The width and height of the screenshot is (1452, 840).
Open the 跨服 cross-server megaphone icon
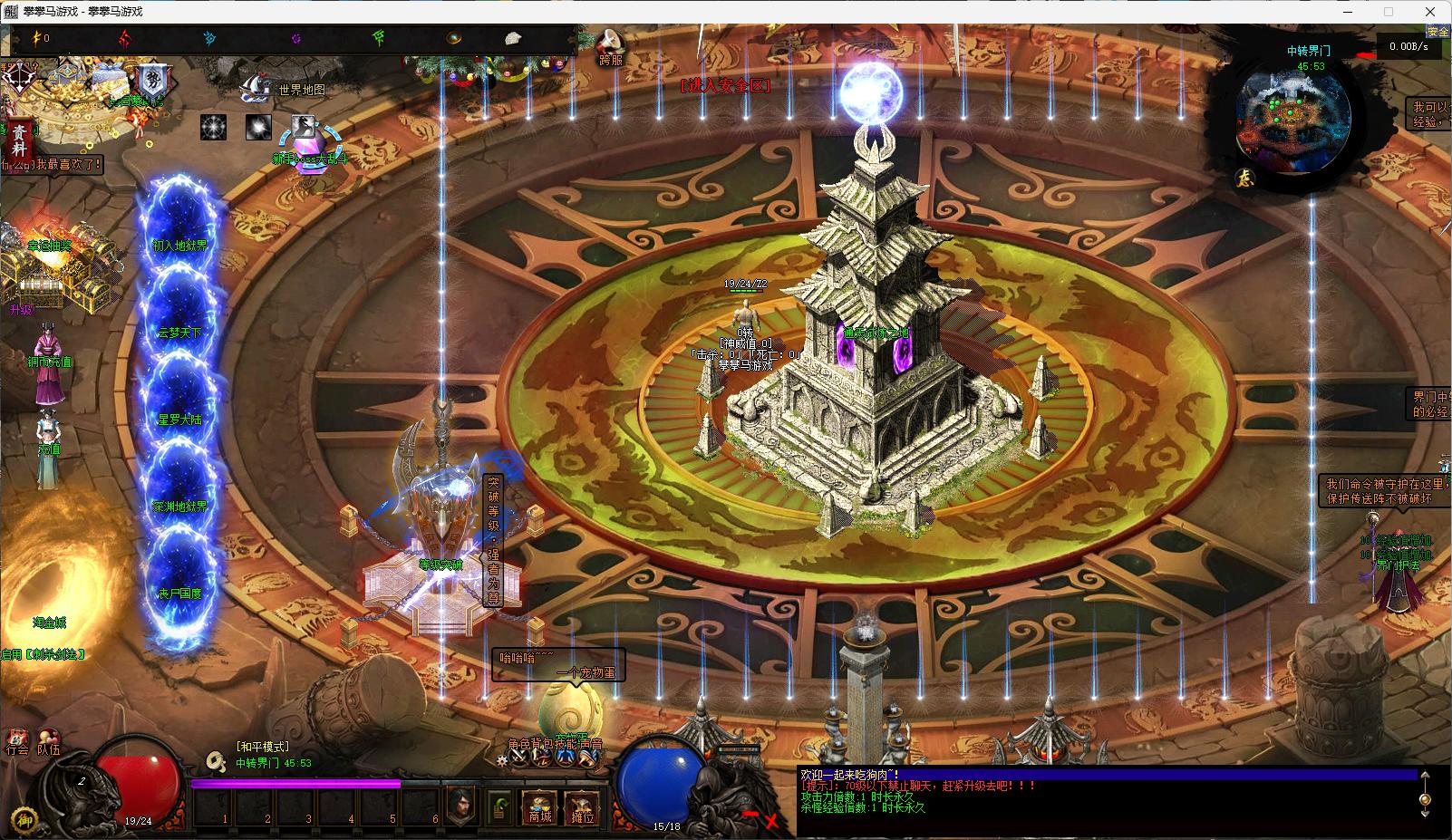click(610, 46)
